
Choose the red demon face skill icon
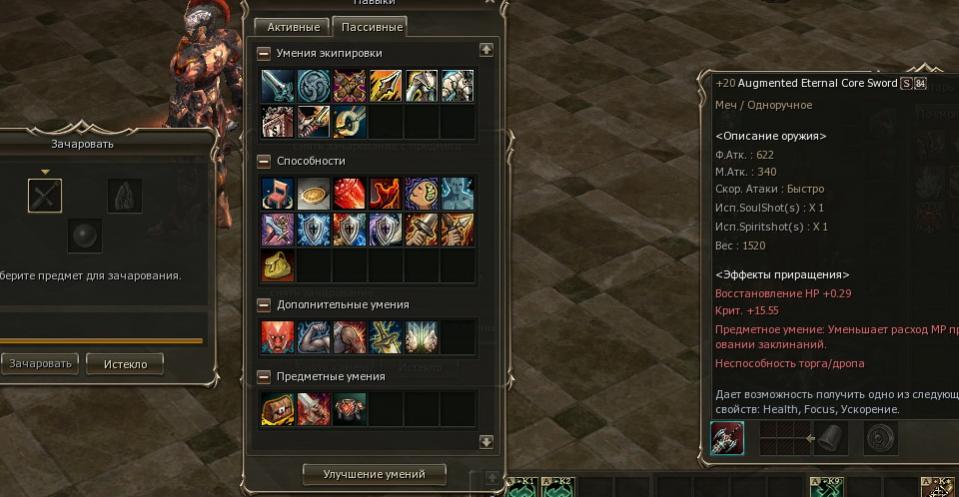pyautogui.click(x=278, y=336)
